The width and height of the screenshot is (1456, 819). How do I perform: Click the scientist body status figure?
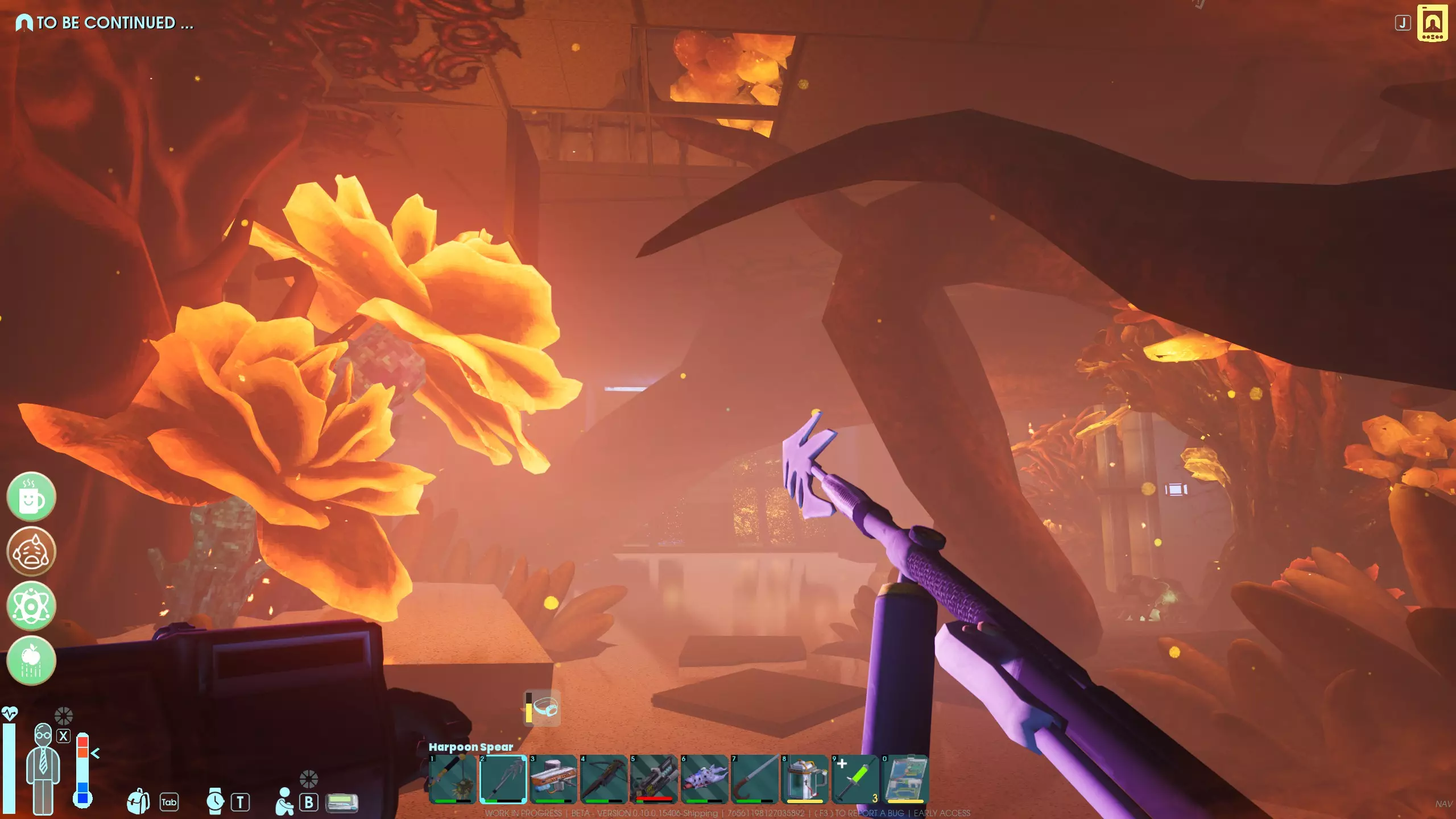click(x=43, y=768)
